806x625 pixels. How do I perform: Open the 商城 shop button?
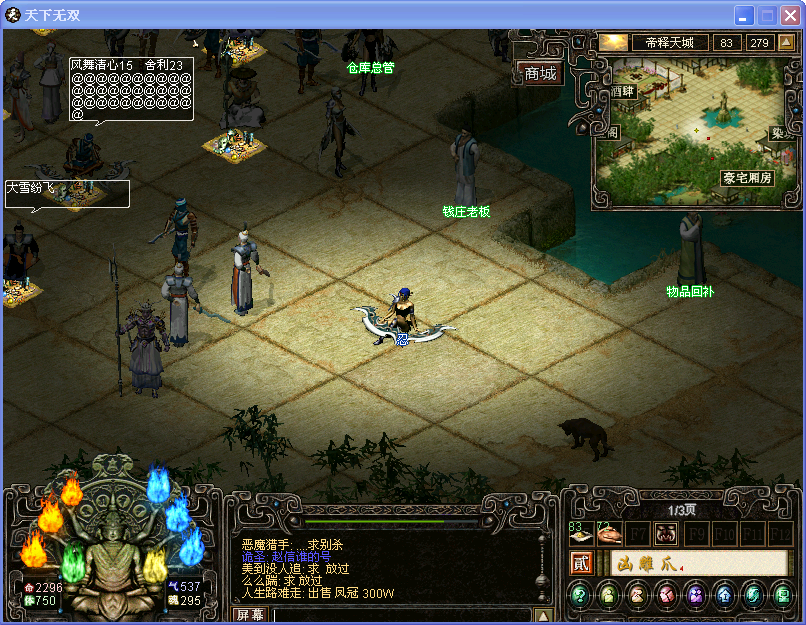pos(540,74)
